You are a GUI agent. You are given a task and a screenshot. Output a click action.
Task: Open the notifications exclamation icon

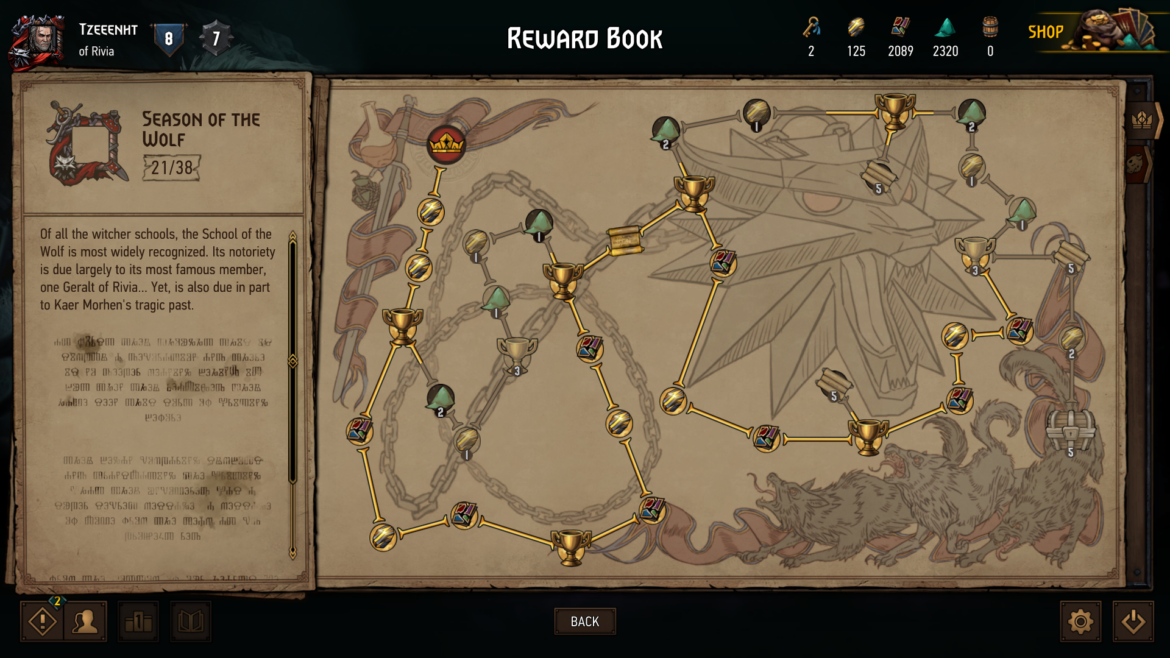click(x=42, y=621)
